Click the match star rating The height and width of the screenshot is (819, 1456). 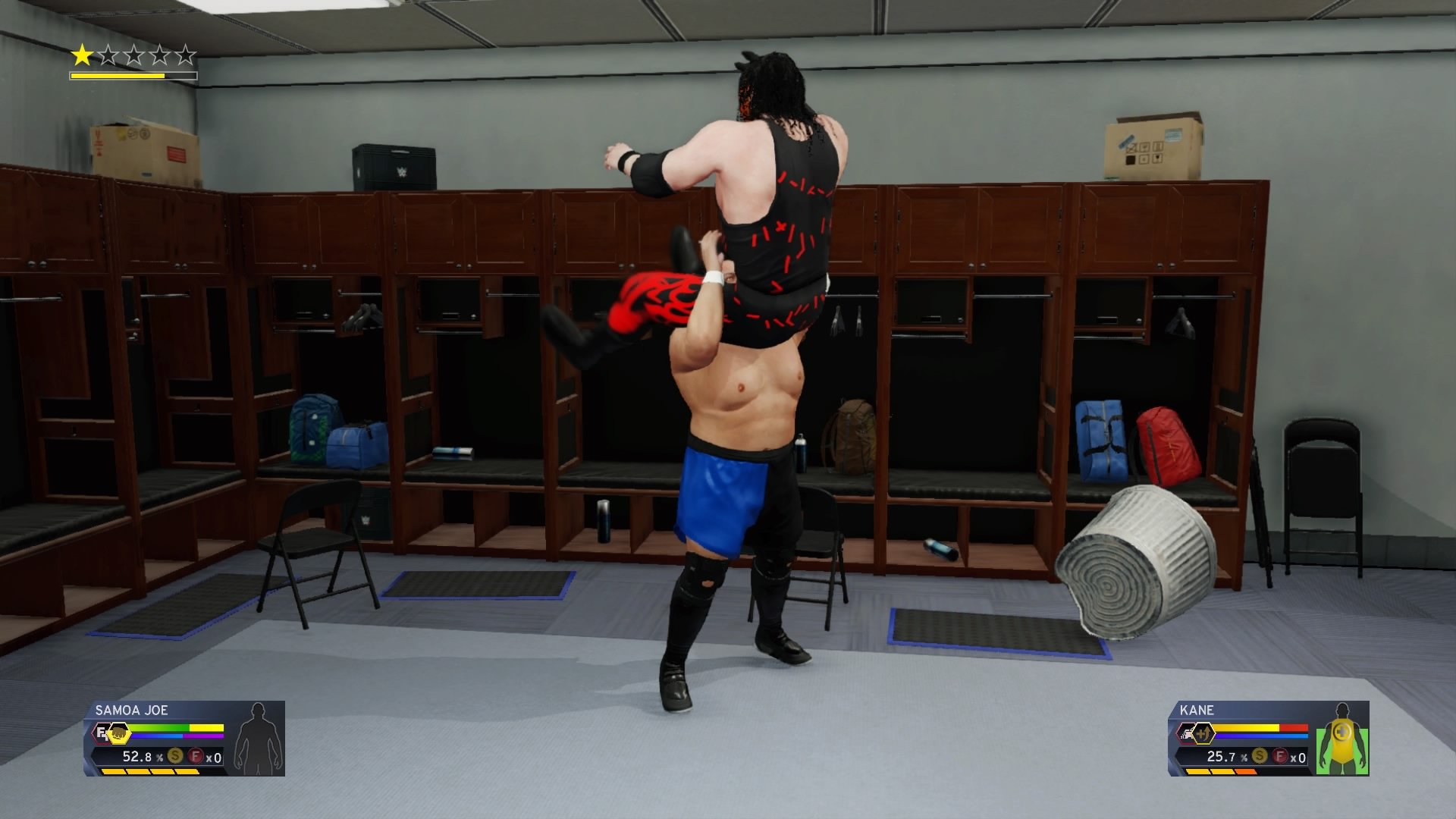[133, 55]
